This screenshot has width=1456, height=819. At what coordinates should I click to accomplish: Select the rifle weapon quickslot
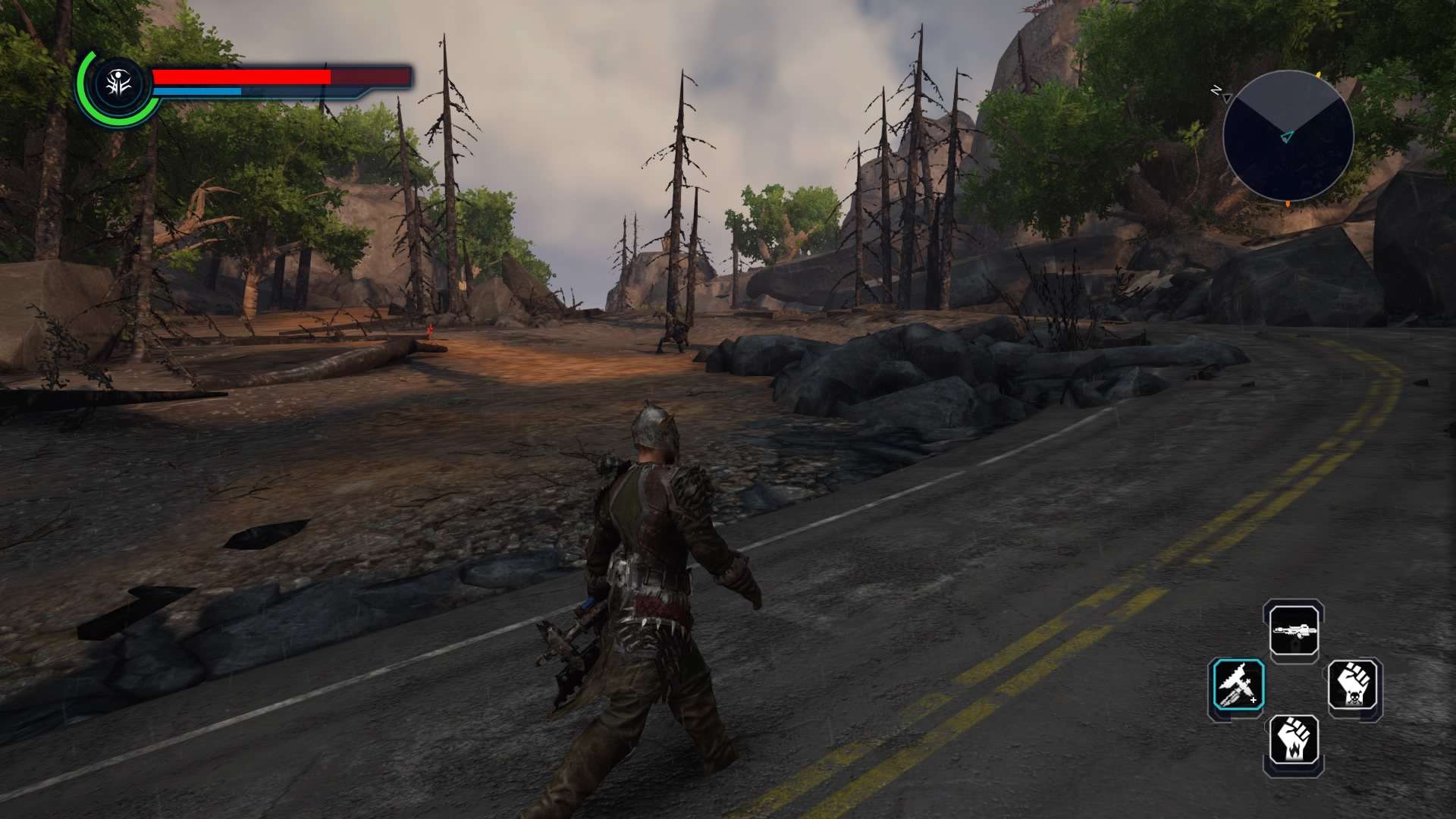(1294, 631)
